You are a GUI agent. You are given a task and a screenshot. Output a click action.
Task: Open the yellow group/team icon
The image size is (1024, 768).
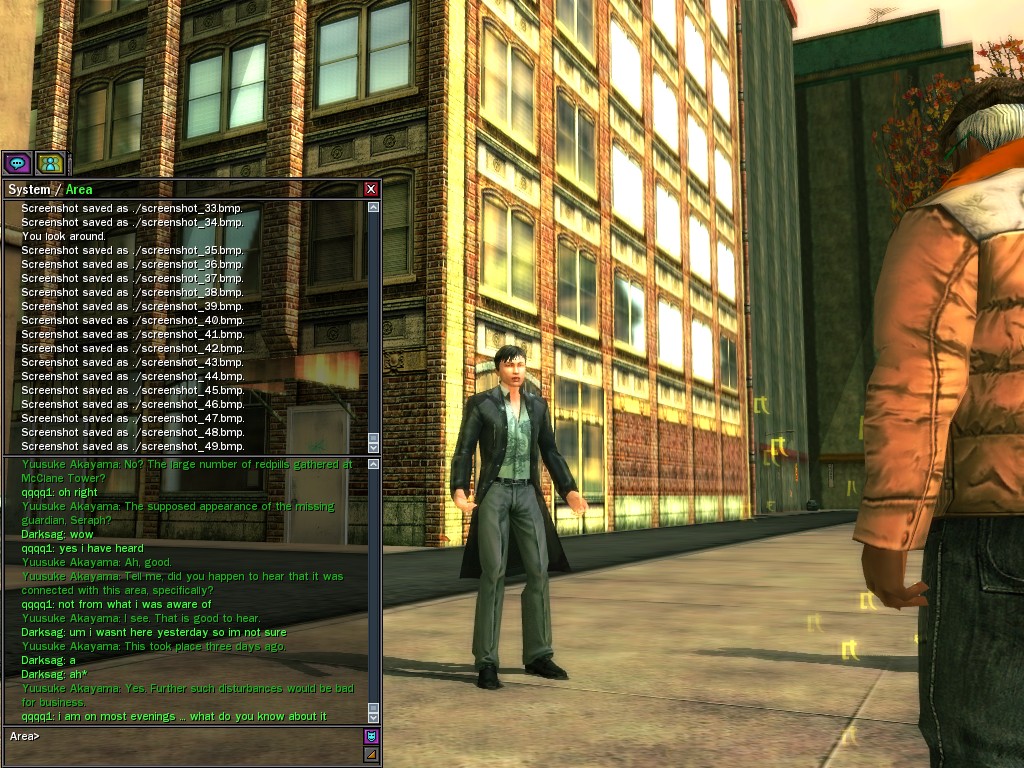pos(49,162)
